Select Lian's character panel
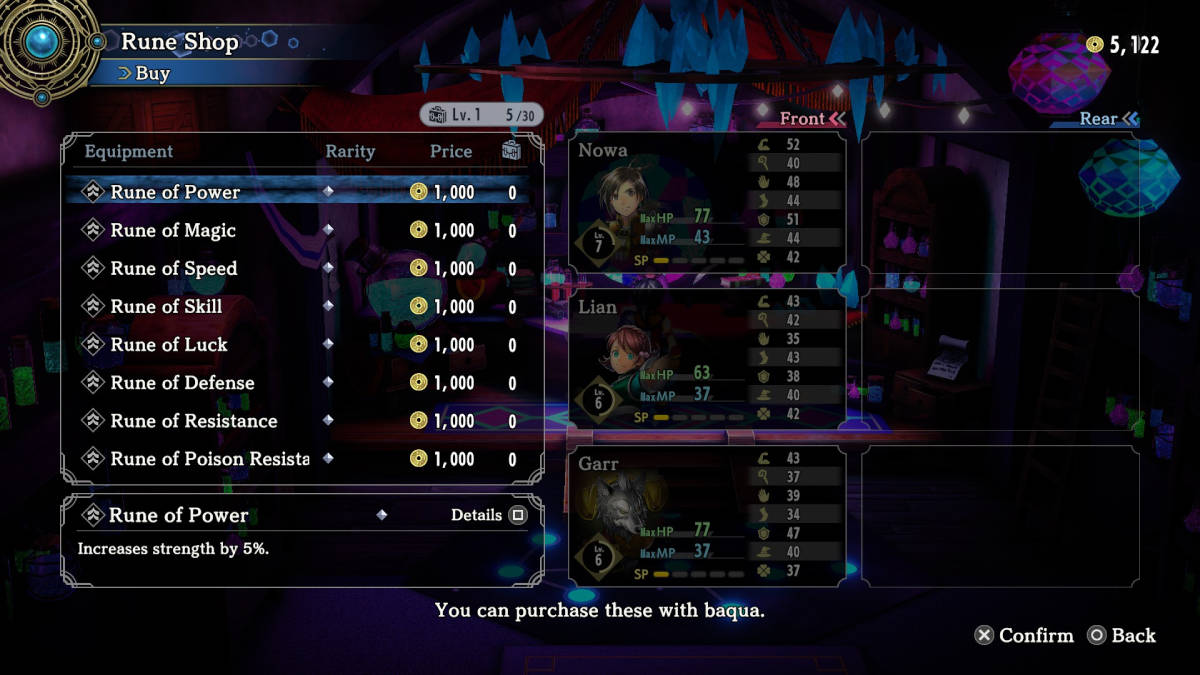The height and width of the screenshot is (675, 1200). 707,359
